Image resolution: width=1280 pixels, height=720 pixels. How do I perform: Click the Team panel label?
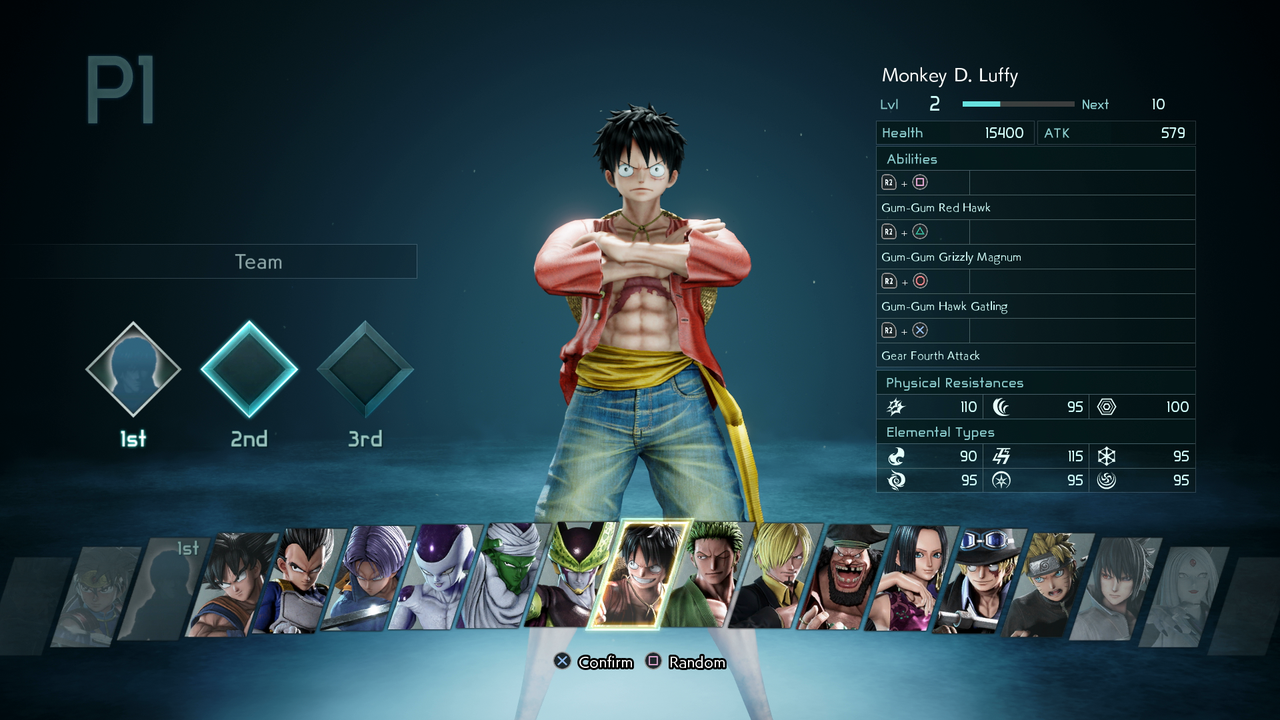pyautogui.click(x=258, y=261)
